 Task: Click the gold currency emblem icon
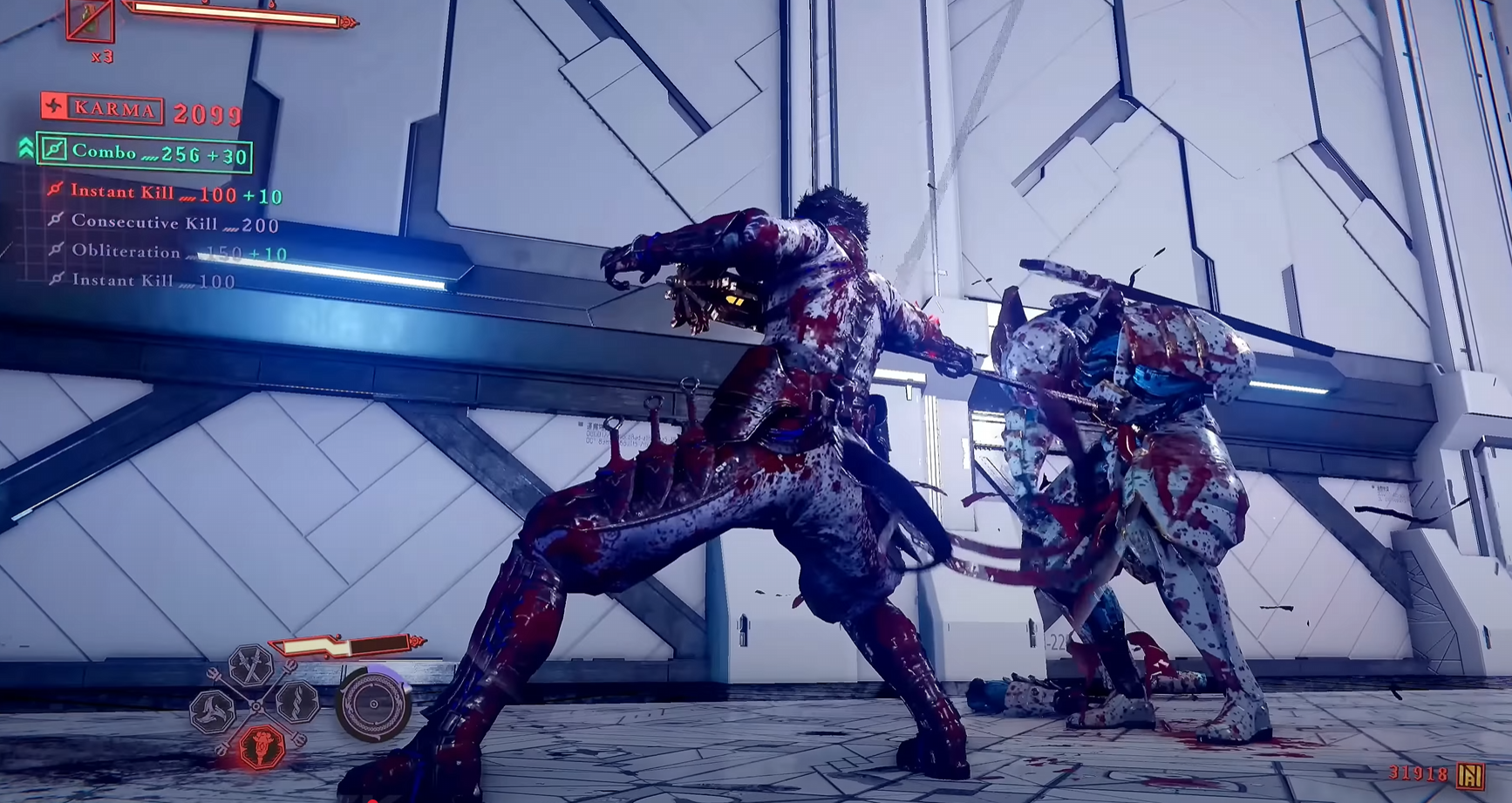point(1471,775)
